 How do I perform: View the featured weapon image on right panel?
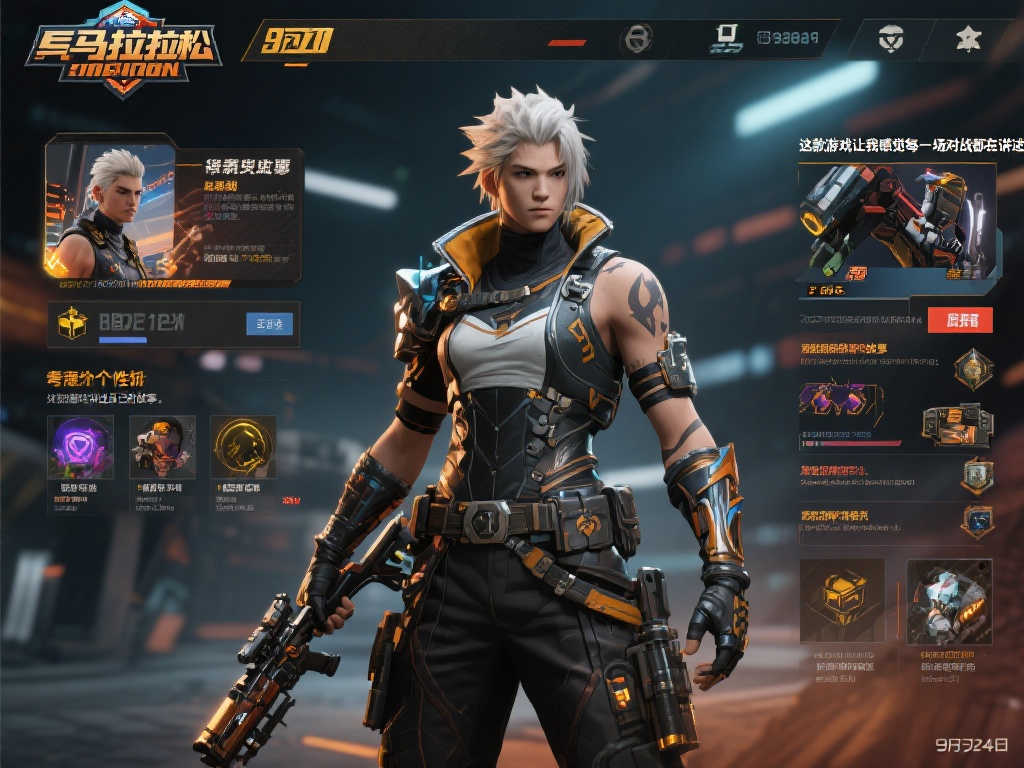click(x=896, y=222)
